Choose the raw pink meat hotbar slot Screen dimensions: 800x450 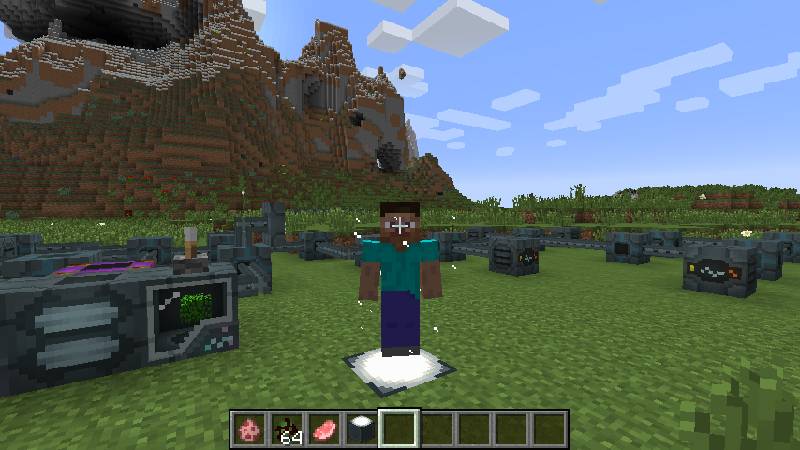[324, 429]
